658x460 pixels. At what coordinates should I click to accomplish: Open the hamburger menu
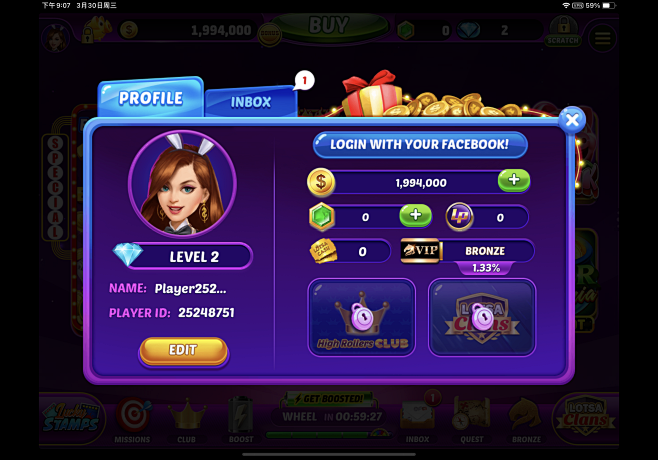coord(602,38)
